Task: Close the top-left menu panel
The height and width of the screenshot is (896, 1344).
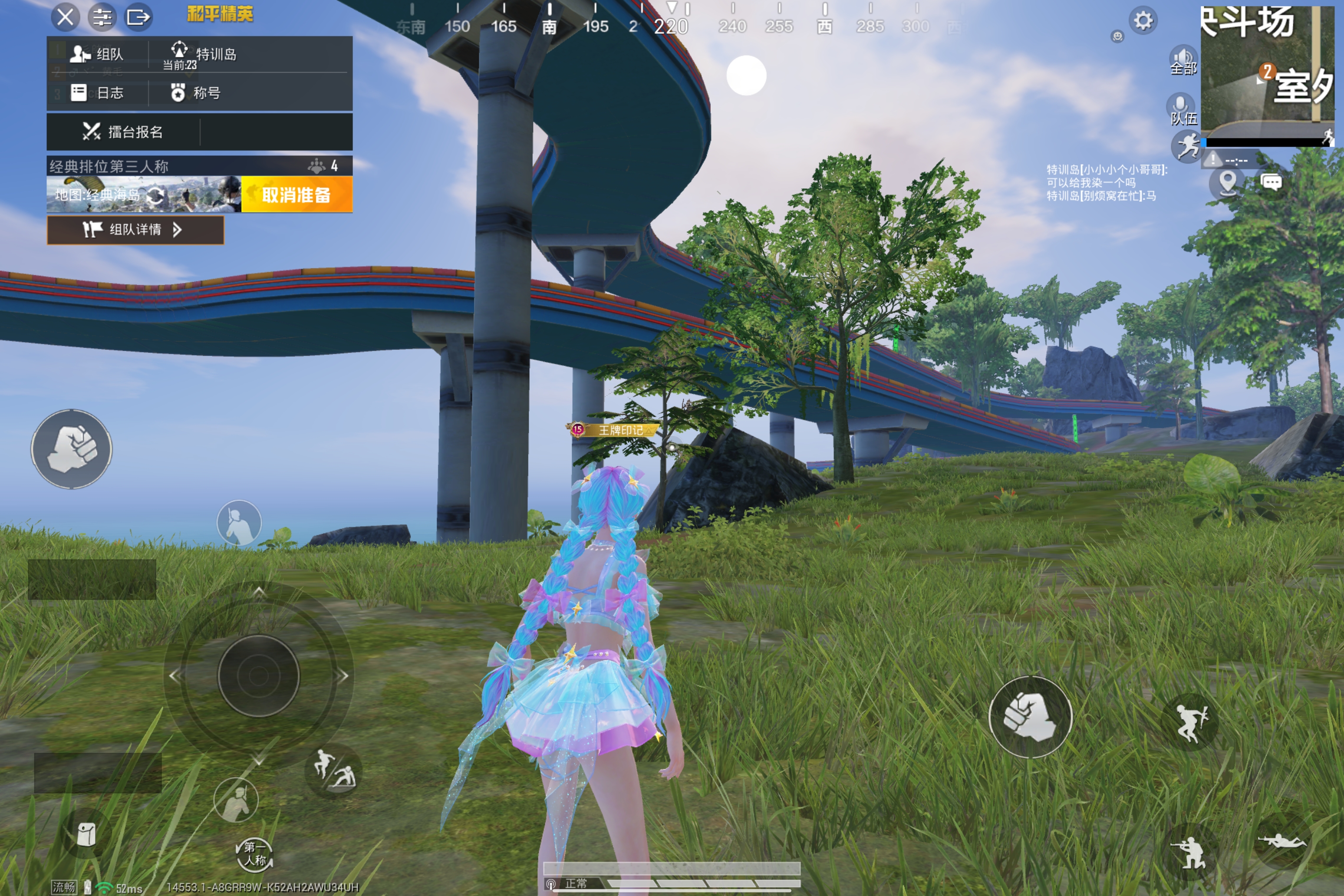Action: pos(65,17)
